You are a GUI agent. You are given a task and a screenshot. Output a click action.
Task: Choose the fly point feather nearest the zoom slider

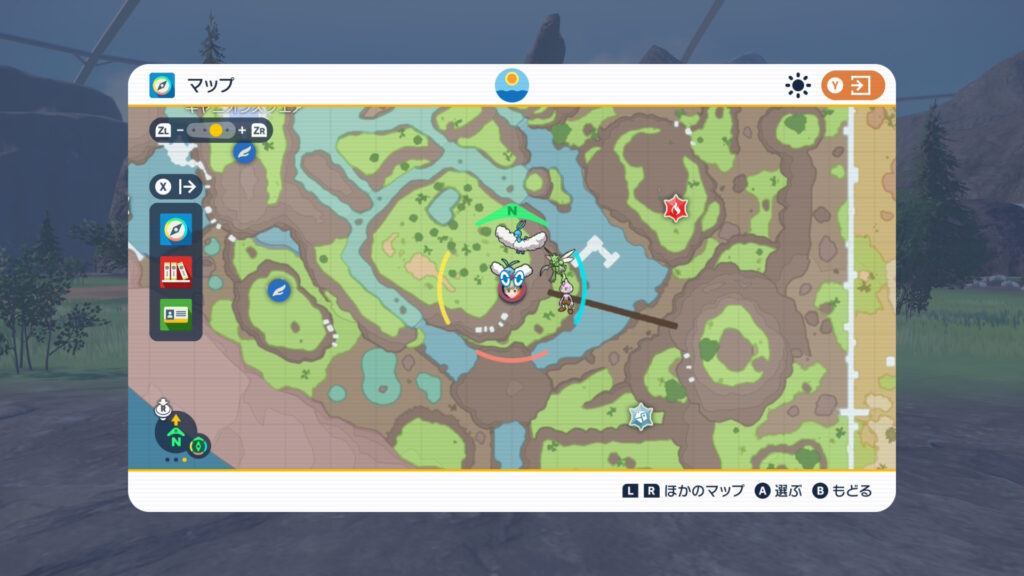click(245, 152)
